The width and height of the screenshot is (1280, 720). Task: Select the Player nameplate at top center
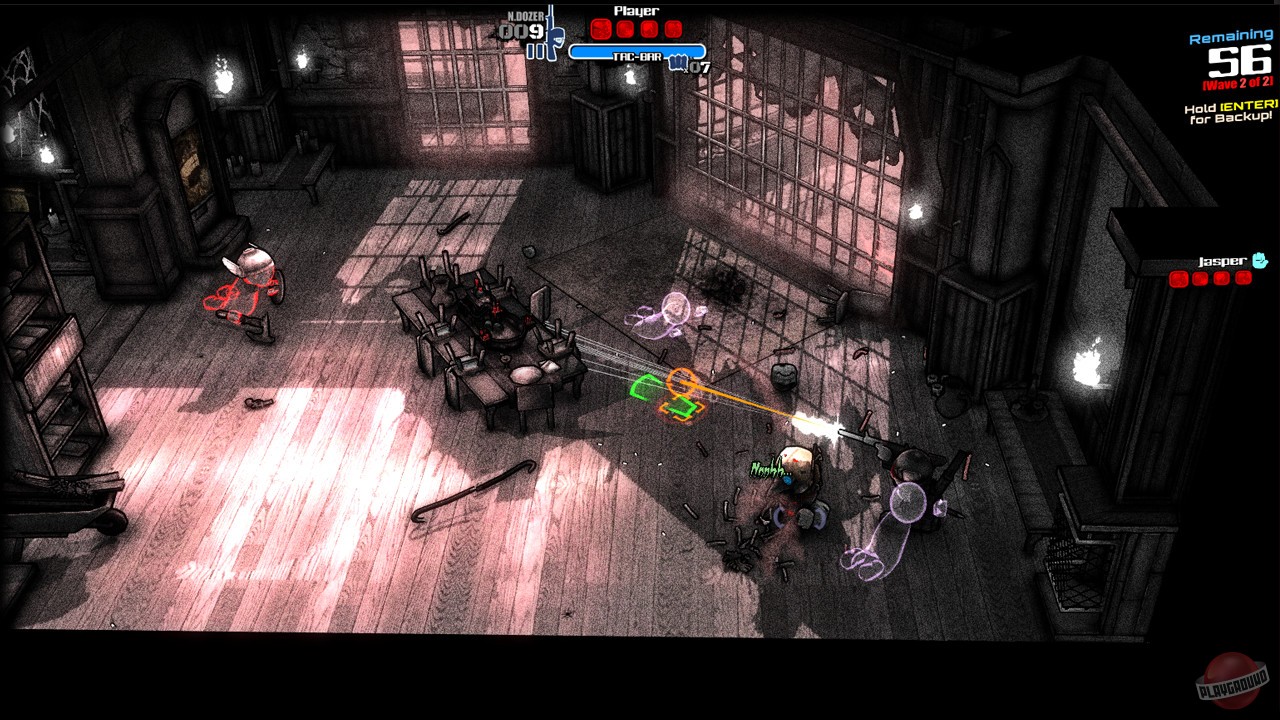[636, 11]
